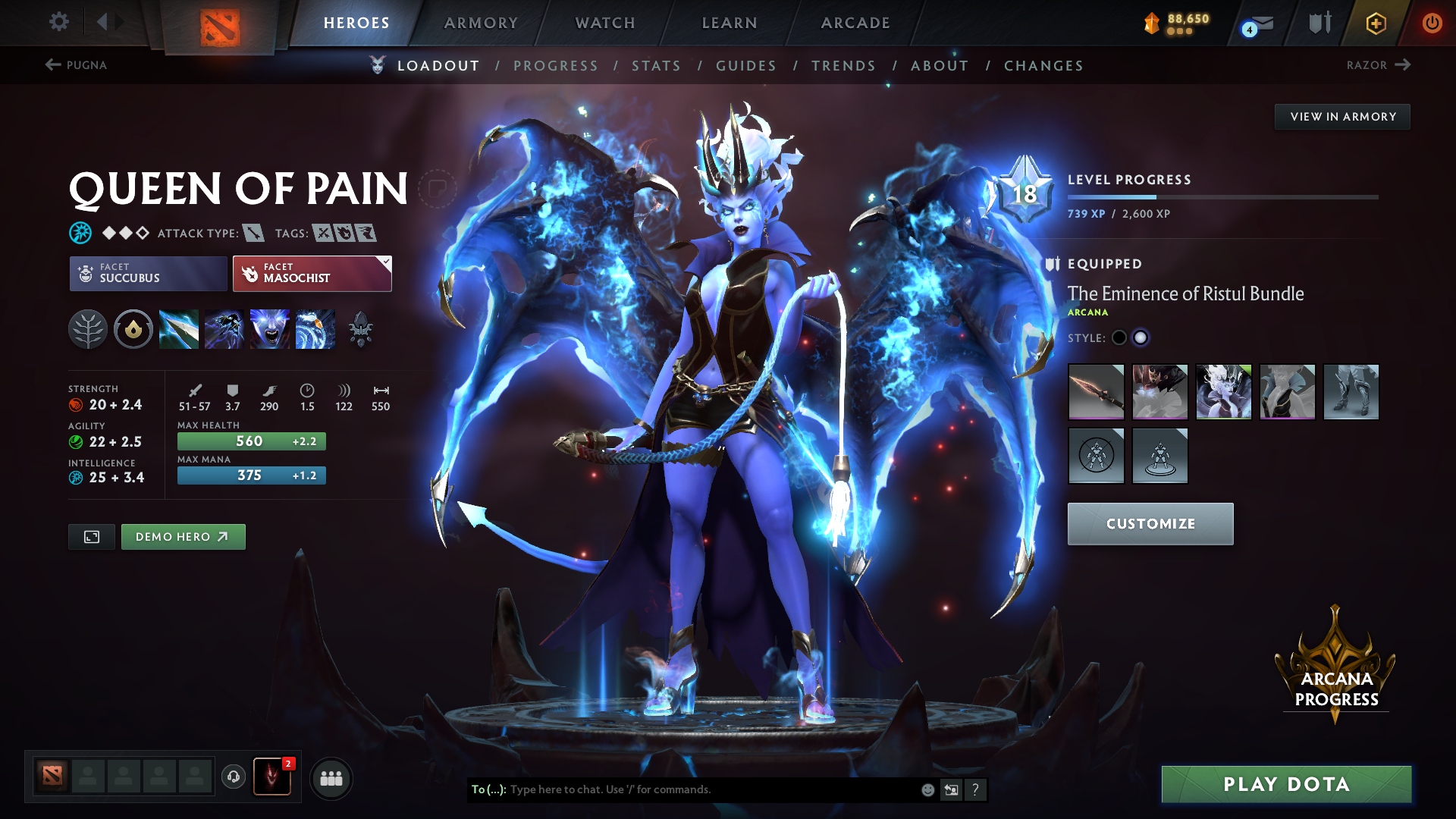The width and height of the screenshot is (1456, 819).
Task: Open the emoticon picker in chat bar
Action: (927, 789)
